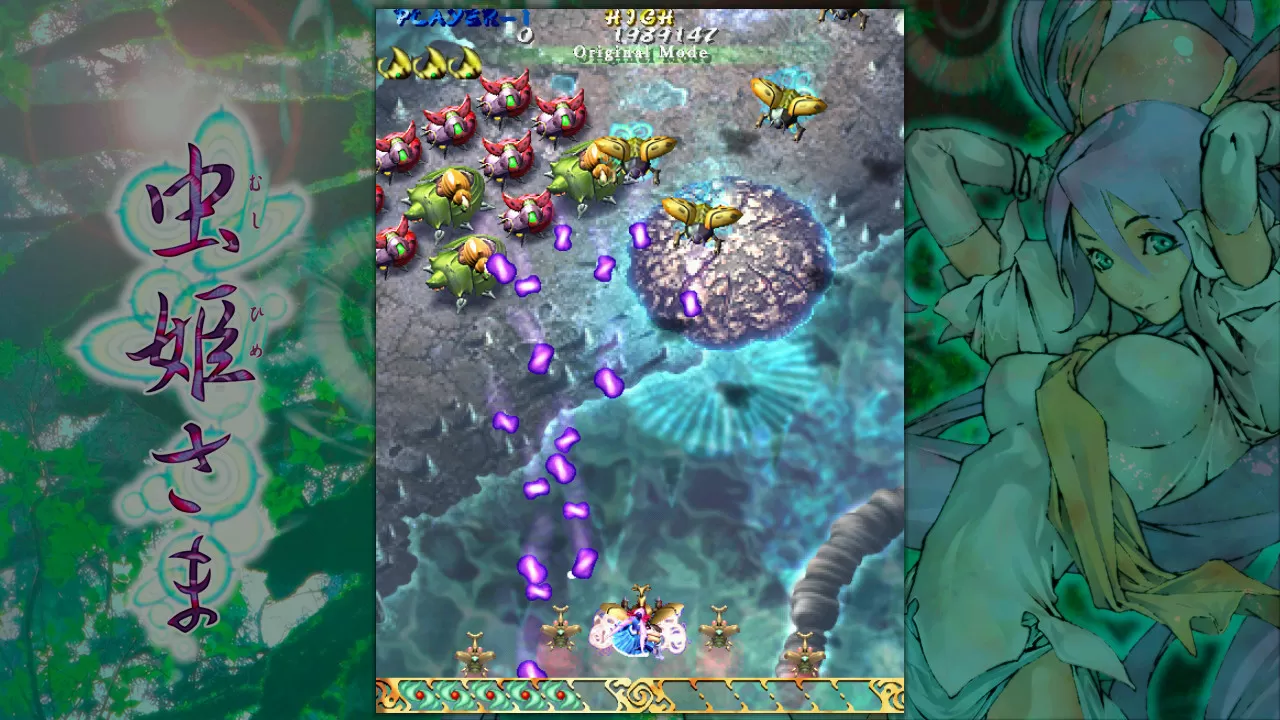Click the third gold life icon
Viewport: 1280px width, 720px height.
click(x=465, y=60)
